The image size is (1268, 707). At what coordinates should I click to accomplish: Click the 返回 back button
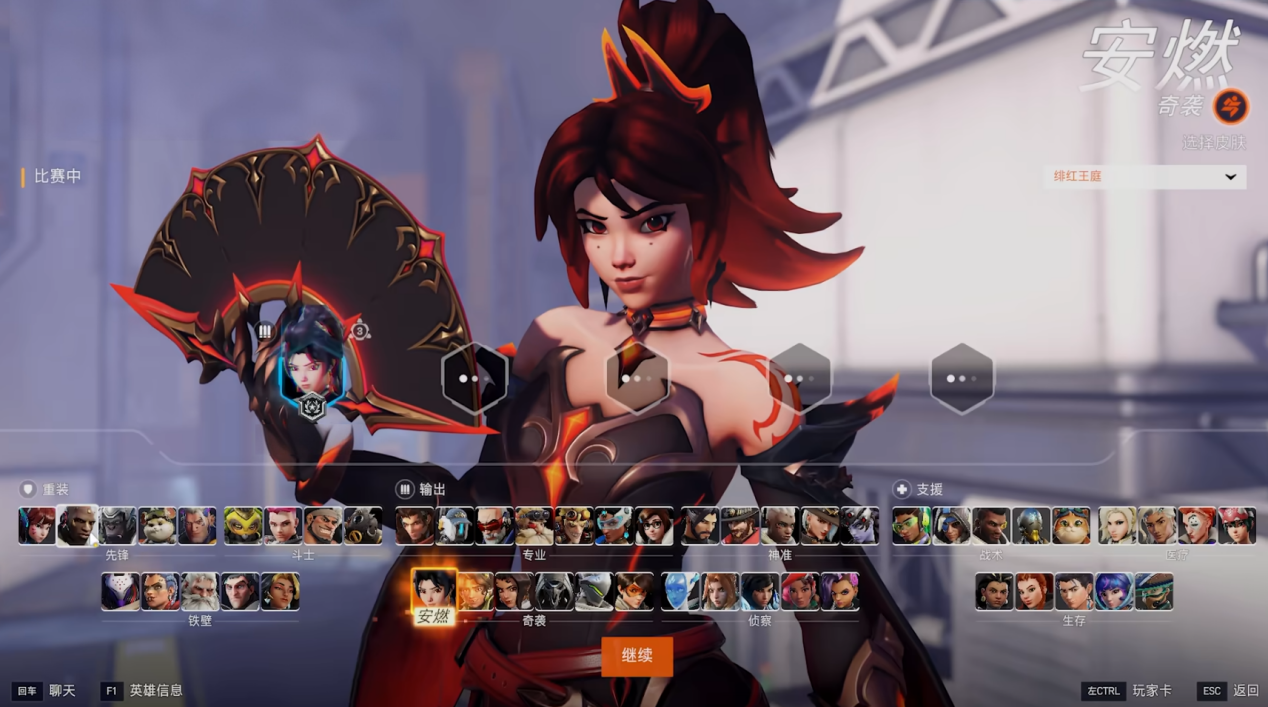point(1245,691)
